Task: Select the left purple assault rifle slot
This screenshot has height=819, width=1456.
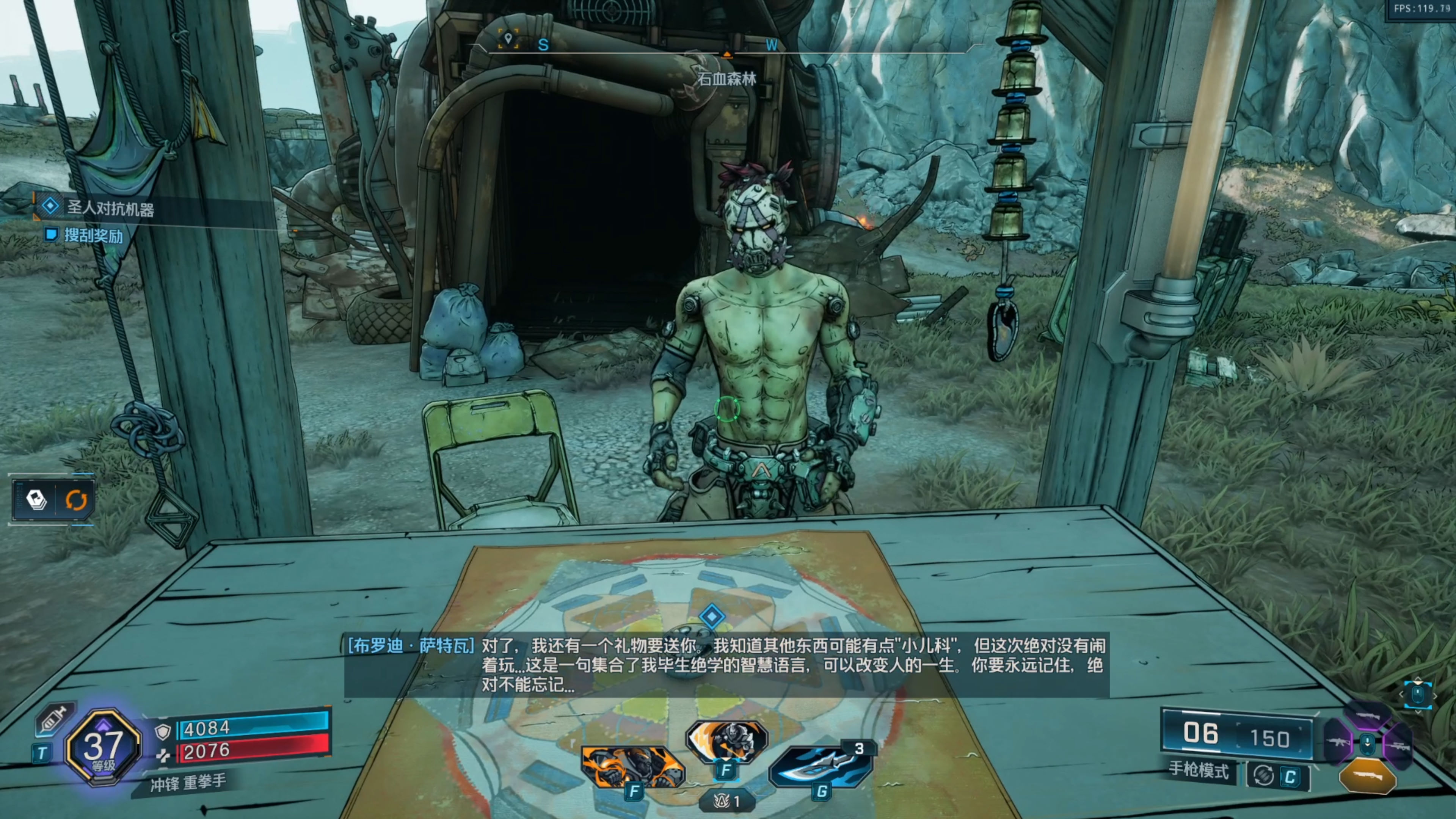Action: click(x=1338, y=742)
